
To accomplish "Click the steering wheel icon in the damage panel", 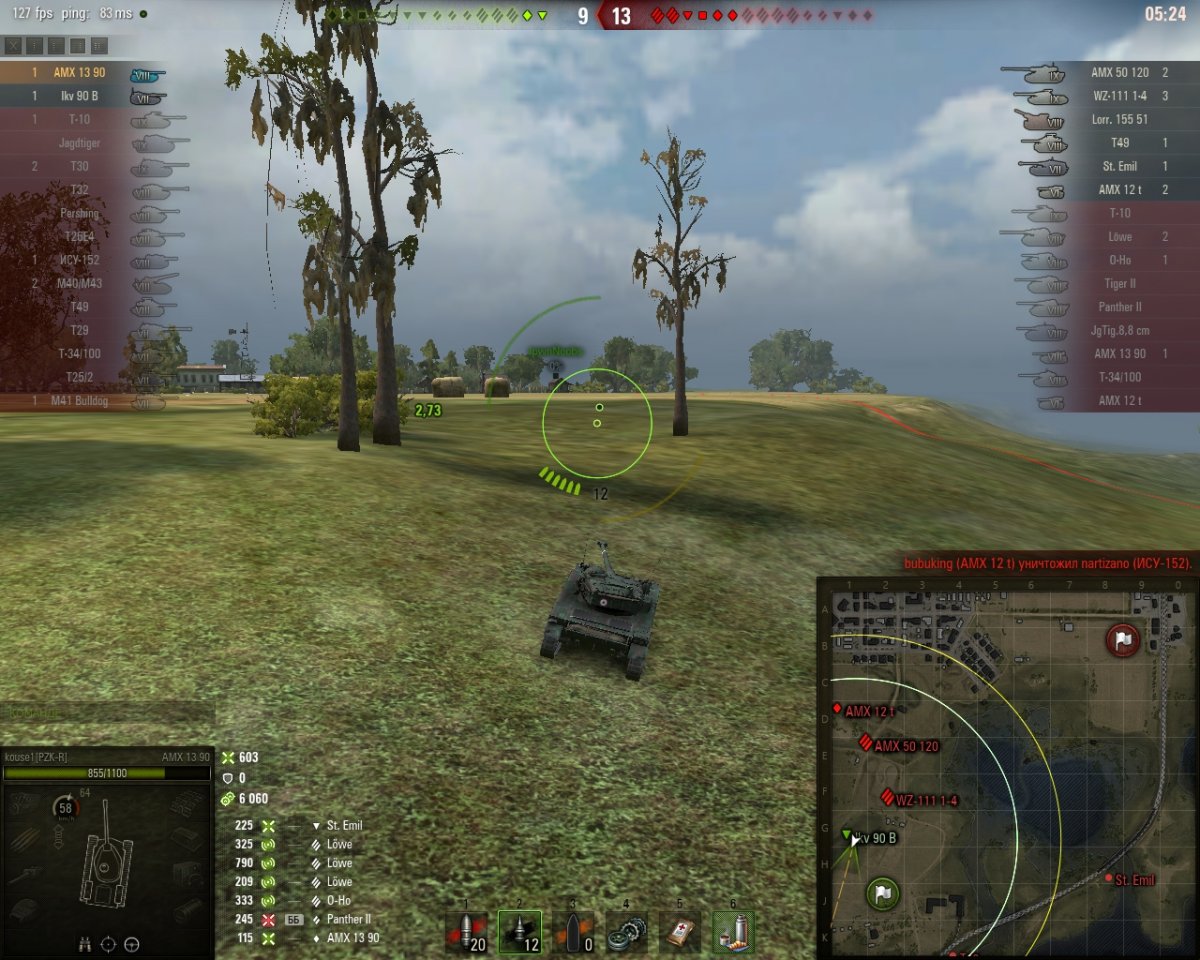I will [x=131, y=943].
